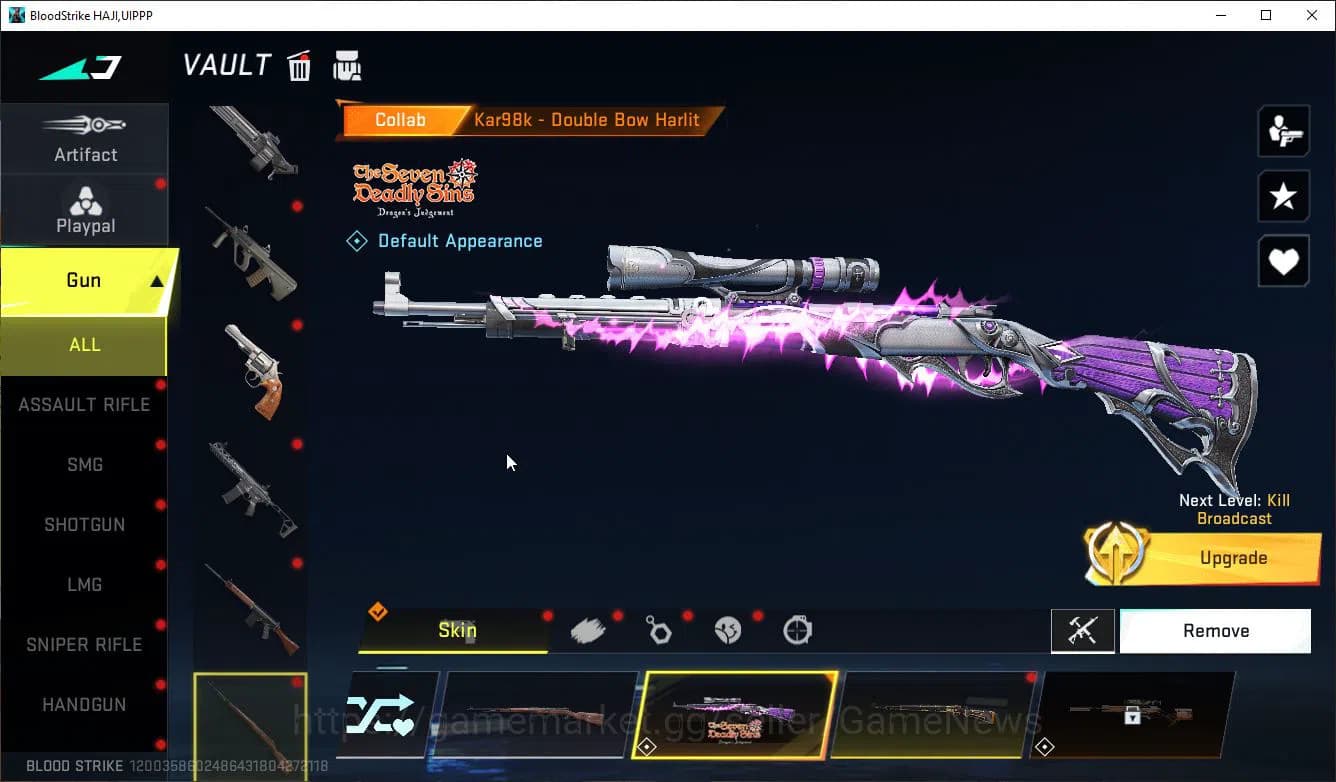Click the dismantle icon next to the trash
Image resolution: width=1336 pixels, height=782 pixels.
pos(346,64)
